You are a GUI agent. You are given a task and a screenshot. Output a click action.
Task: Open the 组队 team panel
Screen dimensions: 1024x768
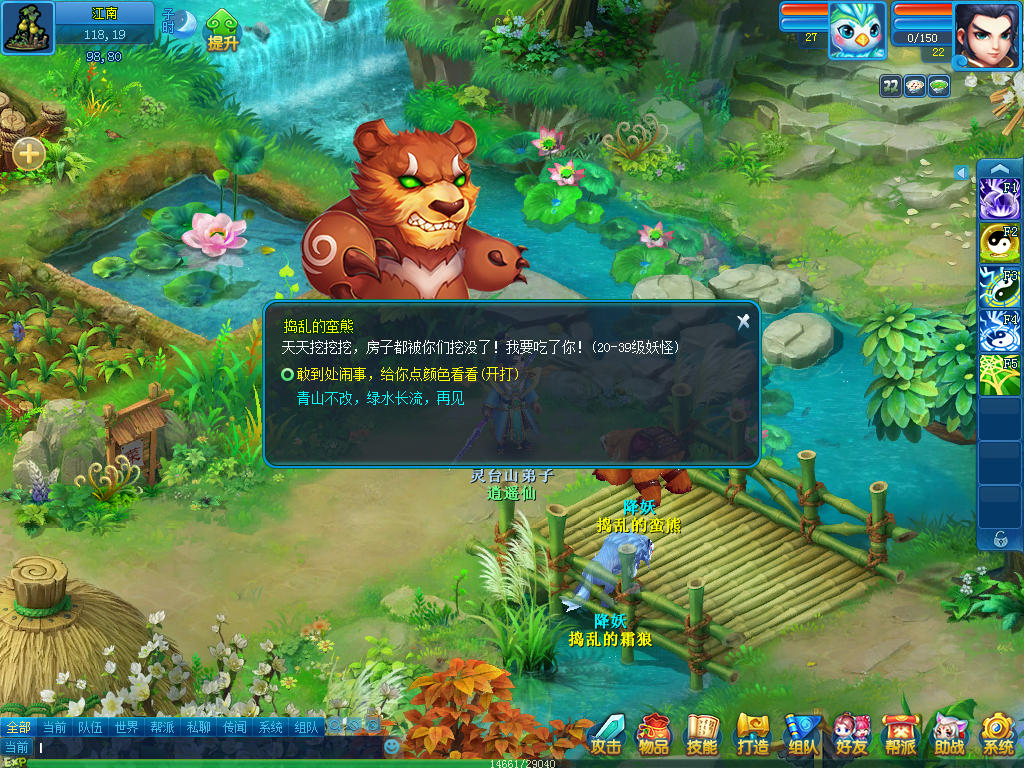802,734
